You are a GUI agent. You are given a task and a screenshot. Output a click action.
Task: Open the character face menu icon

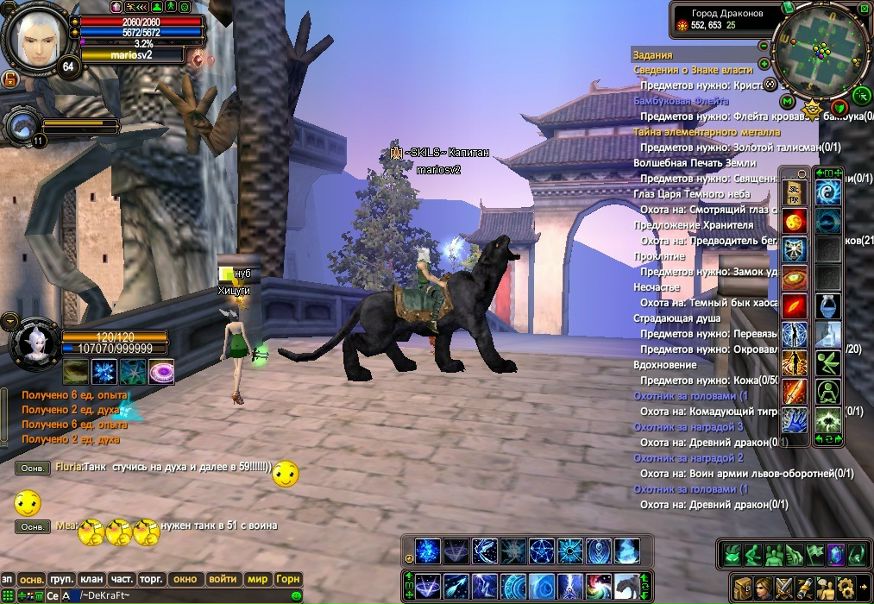763,586
